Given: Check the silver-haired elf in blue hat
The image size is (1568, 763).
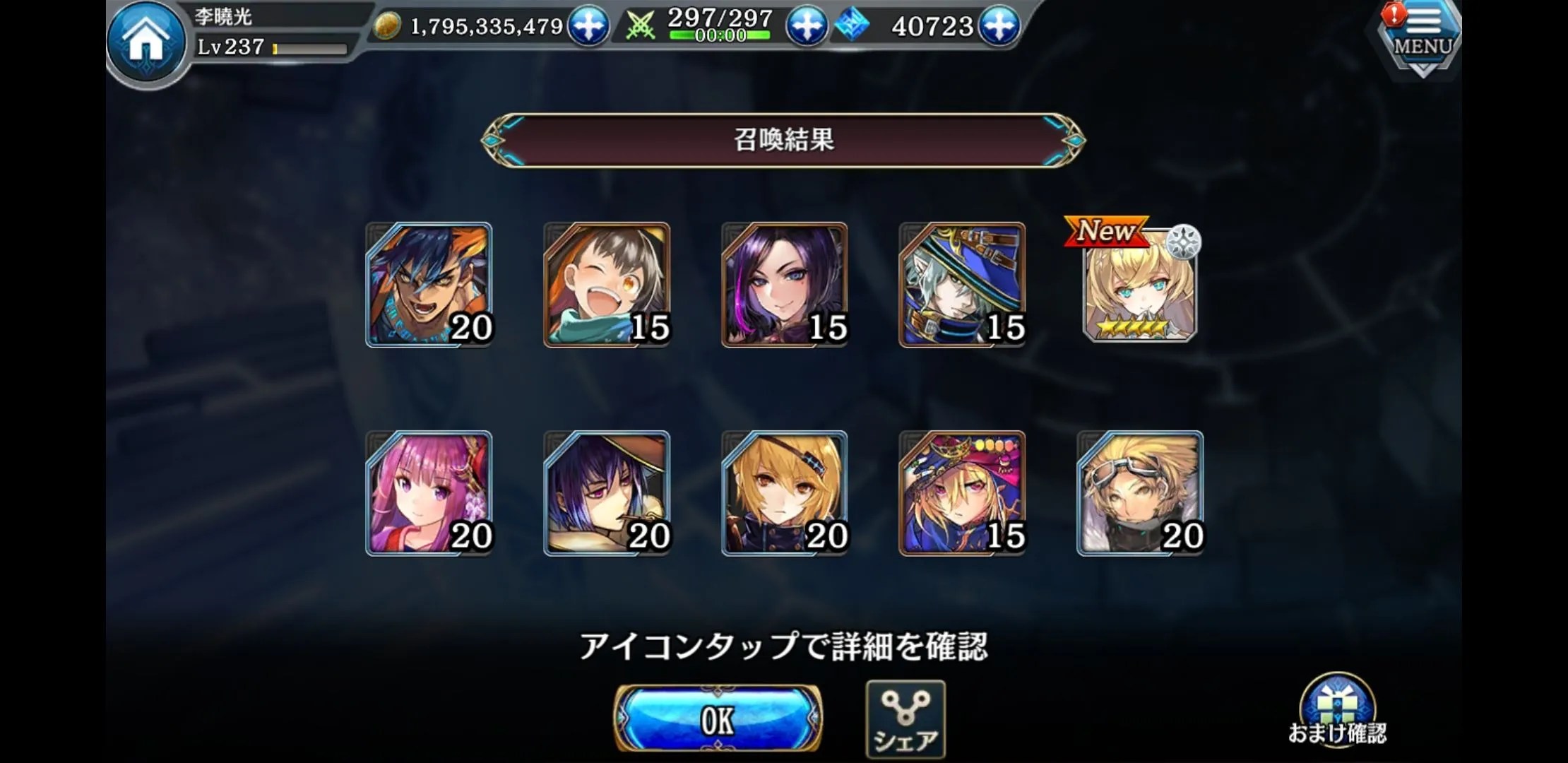Looking at the screenshot, I should pos(962,285).
